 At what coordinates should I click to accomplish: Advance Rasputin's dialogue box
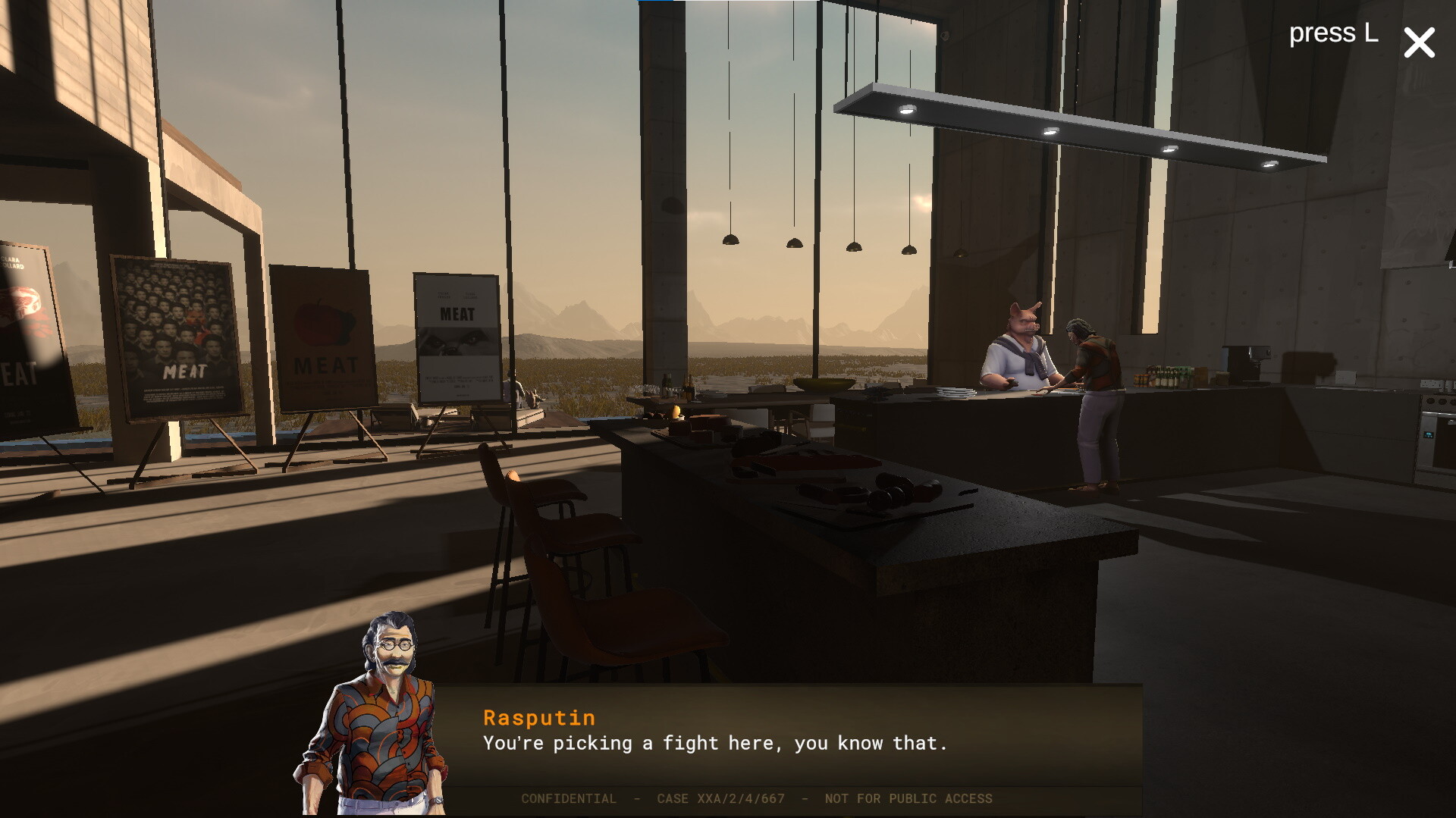pos(789,735)
